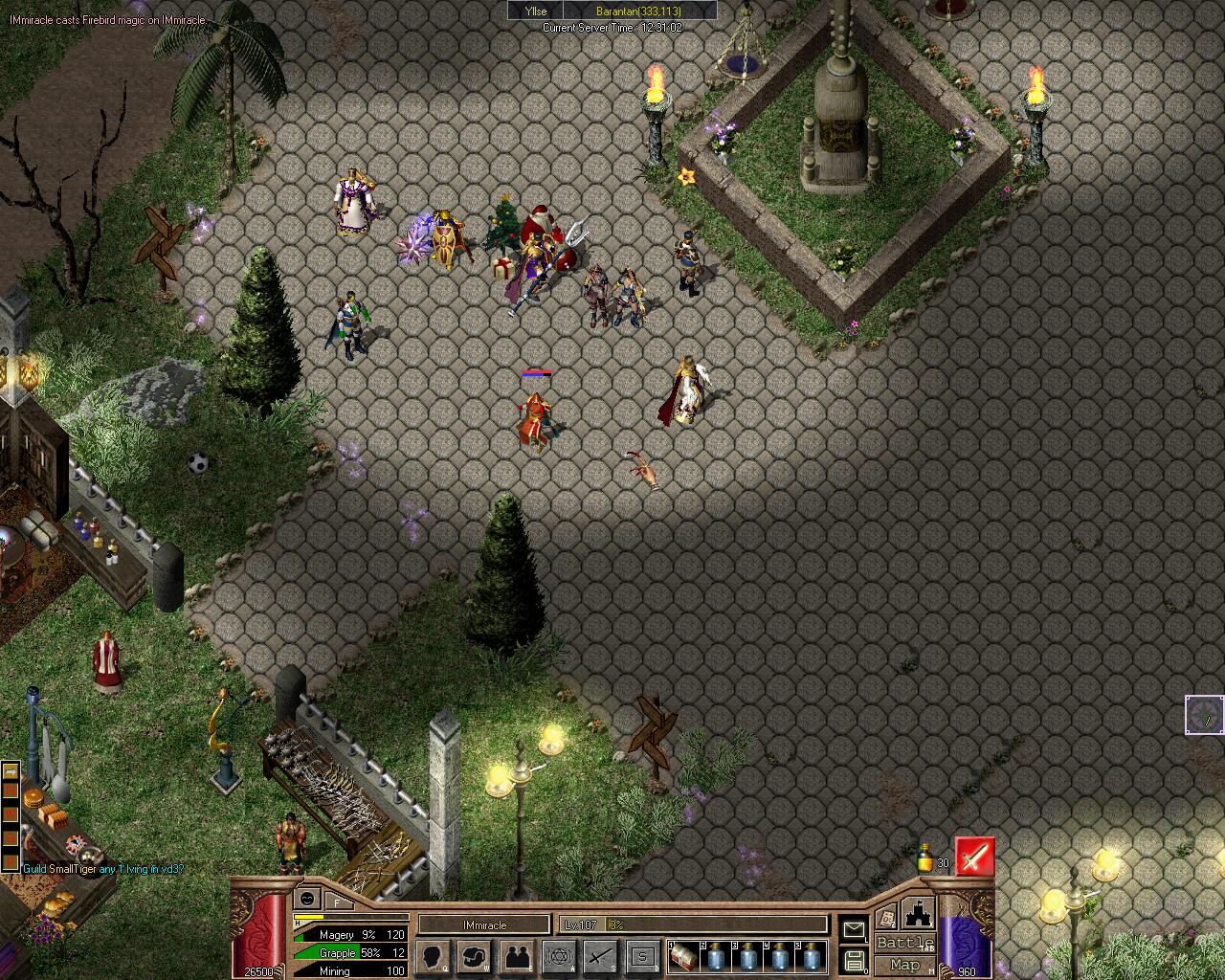Use the yellow potion with count 30
The width and height of the screenshot is (1225, 980).
pos(924,857)
